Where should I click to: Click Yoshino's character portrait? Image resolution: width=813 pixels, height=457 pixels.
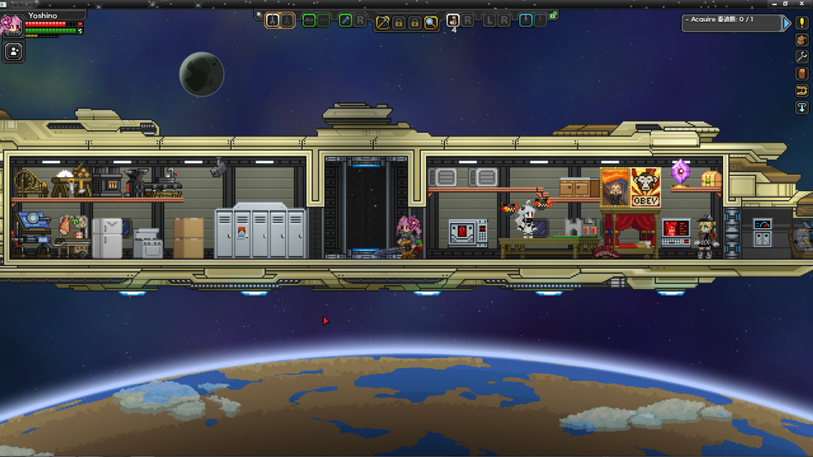11,24
